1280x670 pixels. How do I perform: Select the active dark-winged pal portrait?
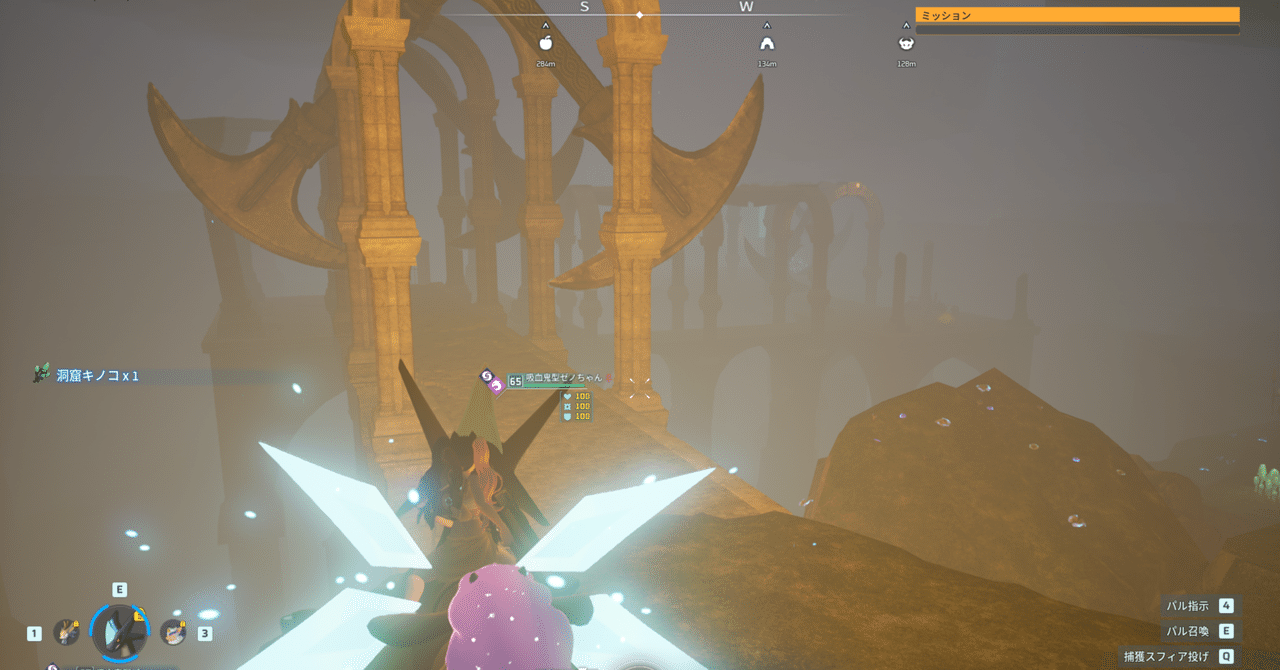pos(120,631)
